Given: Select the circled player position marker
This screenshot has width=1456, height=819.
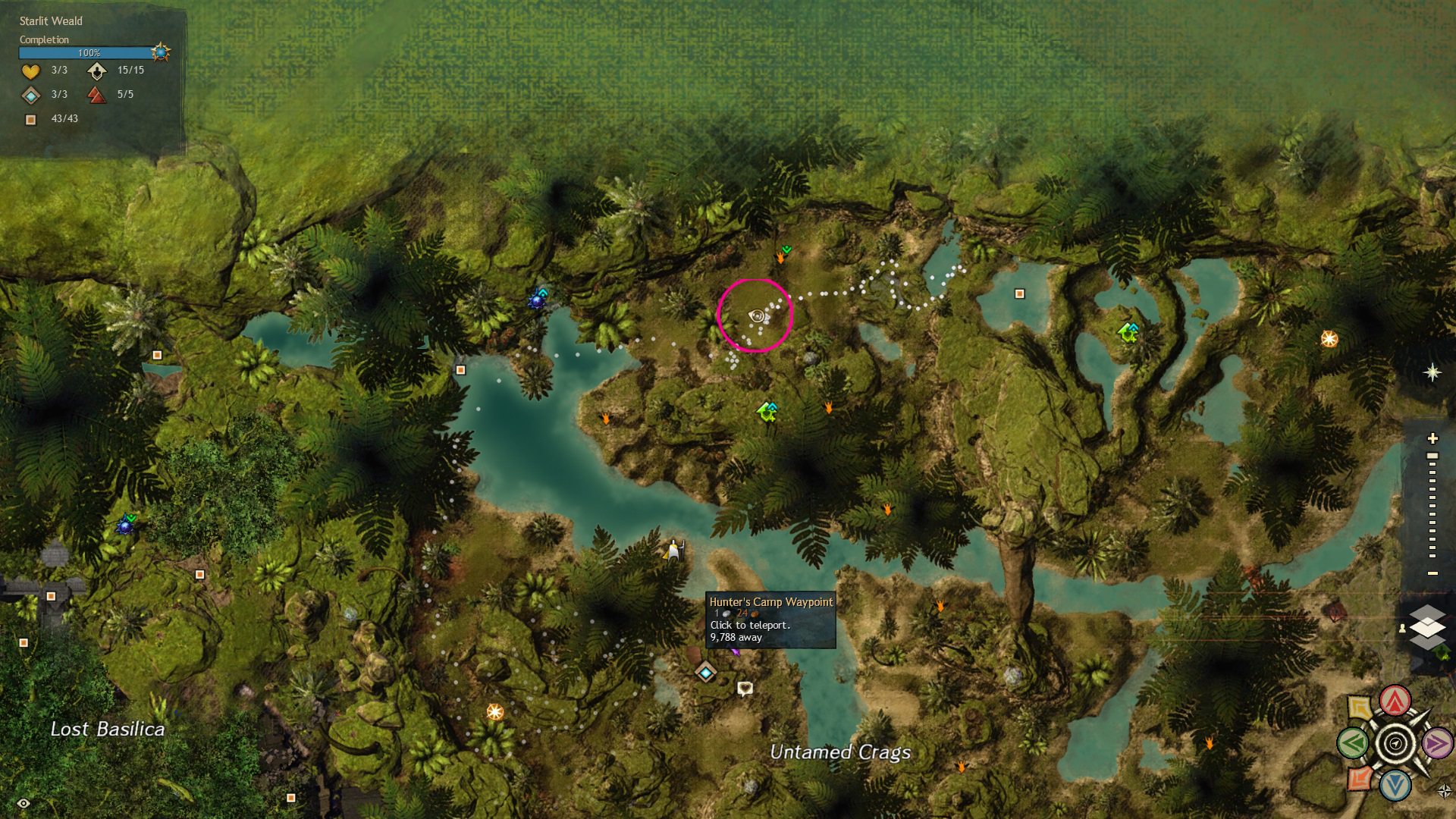Looking at the screenshot, I should point(756,316).
